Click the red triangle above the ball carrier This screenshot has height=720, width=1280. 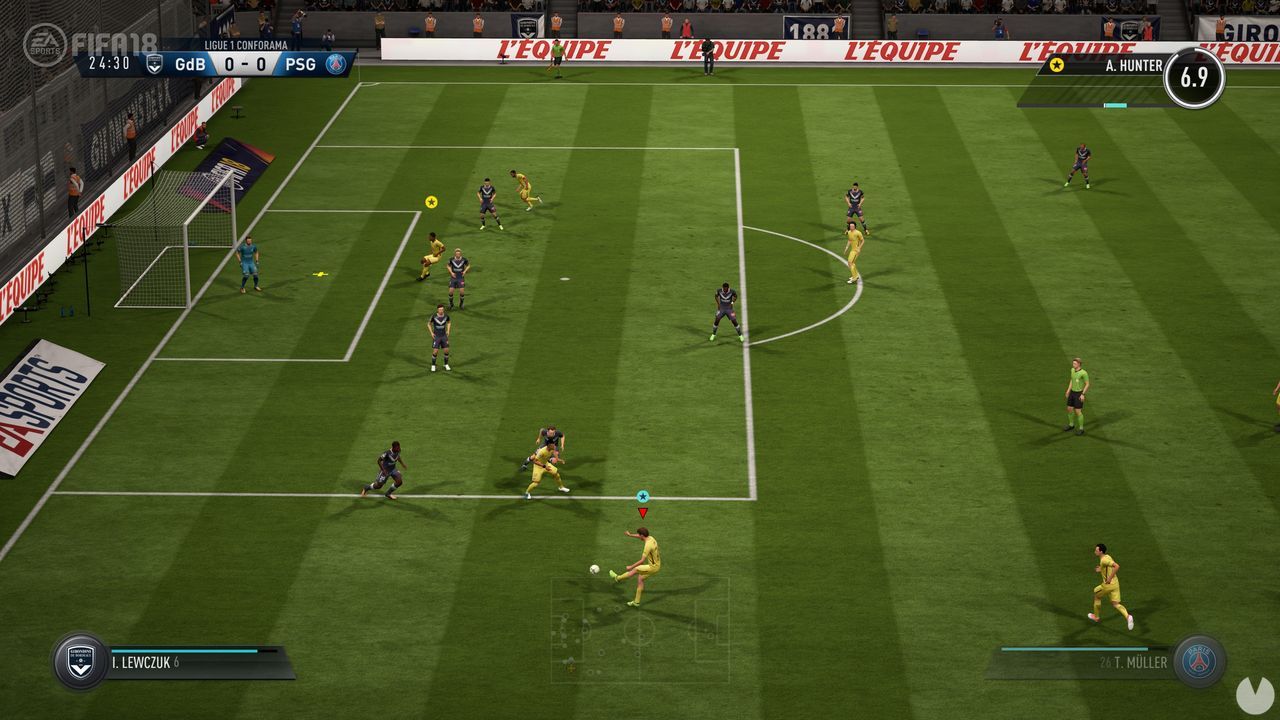[641, 512]
